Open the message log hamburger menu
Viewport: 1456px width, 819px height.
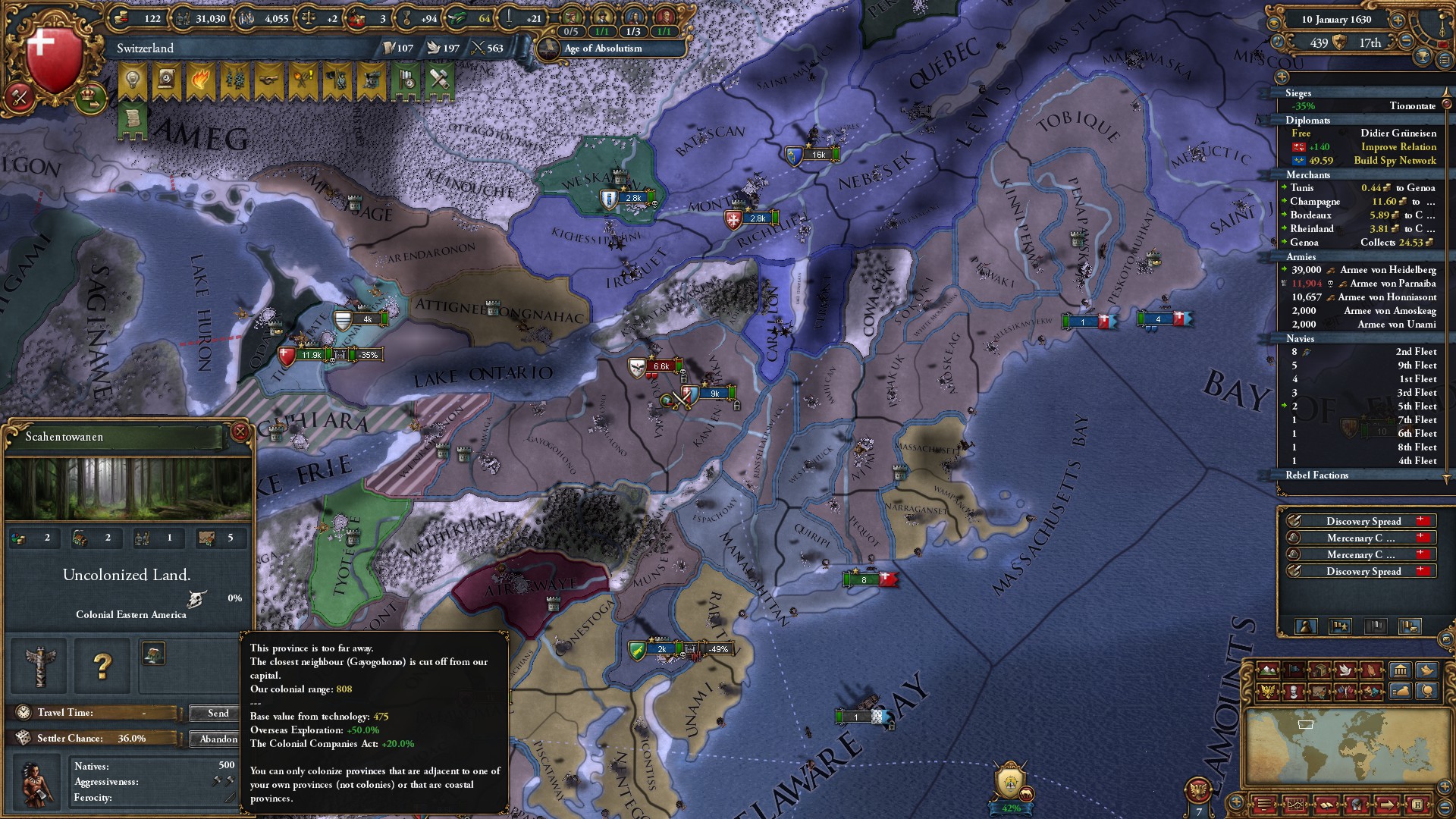point(1444,60)
